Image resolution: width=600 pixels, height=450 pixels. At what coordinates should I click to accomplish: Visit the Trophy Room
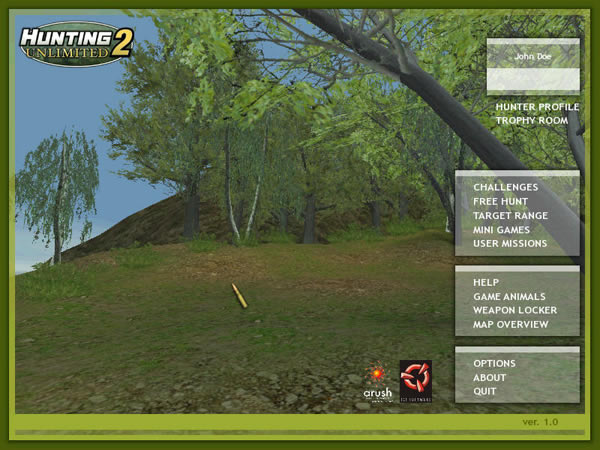tap(531, 121)
